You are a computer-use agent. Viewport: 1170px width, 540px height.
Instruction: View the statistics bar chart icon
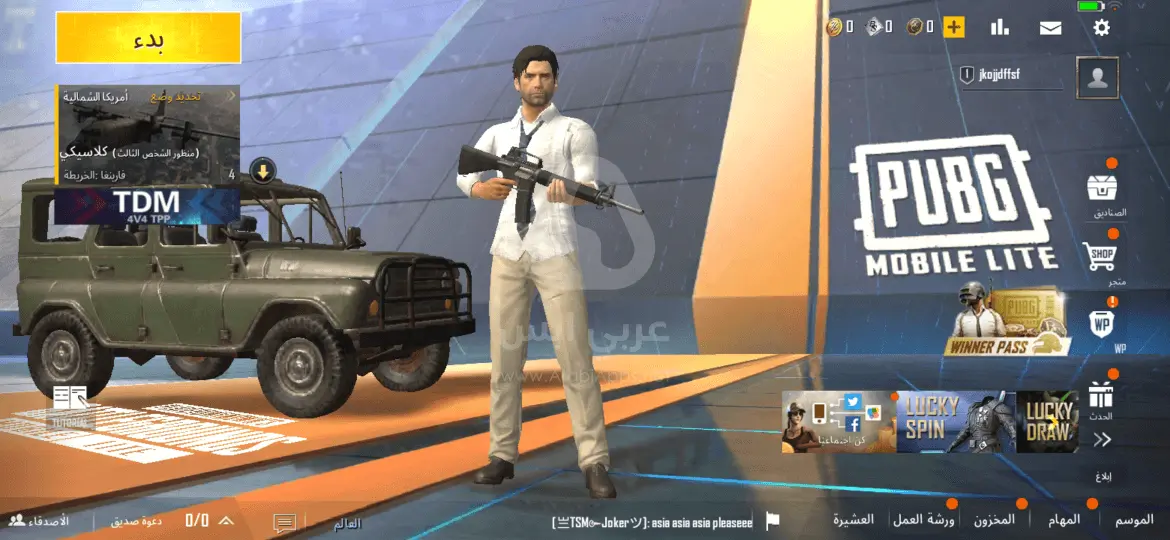(999, 27)
